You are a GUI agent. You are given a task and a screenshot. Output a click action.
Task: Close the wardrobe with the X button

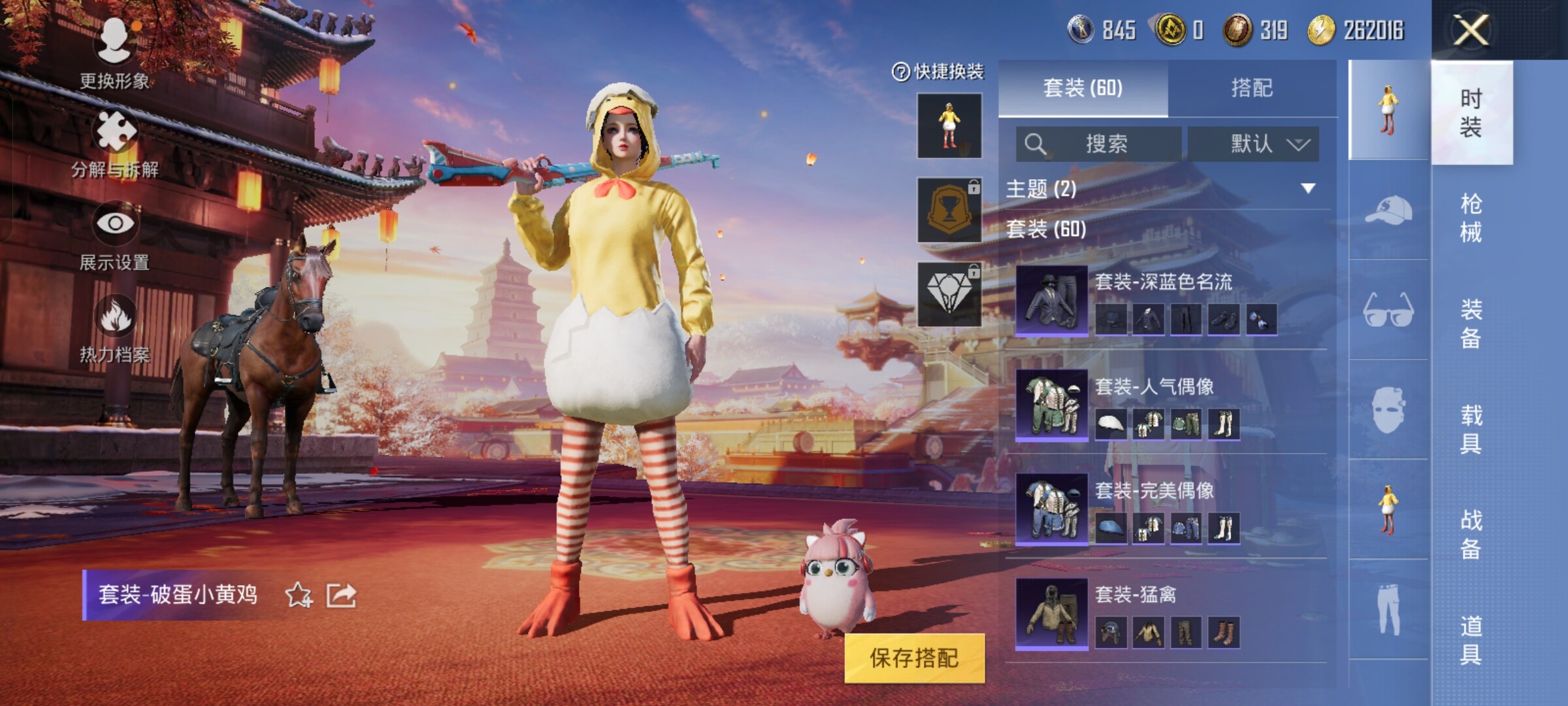[1471, 30]
